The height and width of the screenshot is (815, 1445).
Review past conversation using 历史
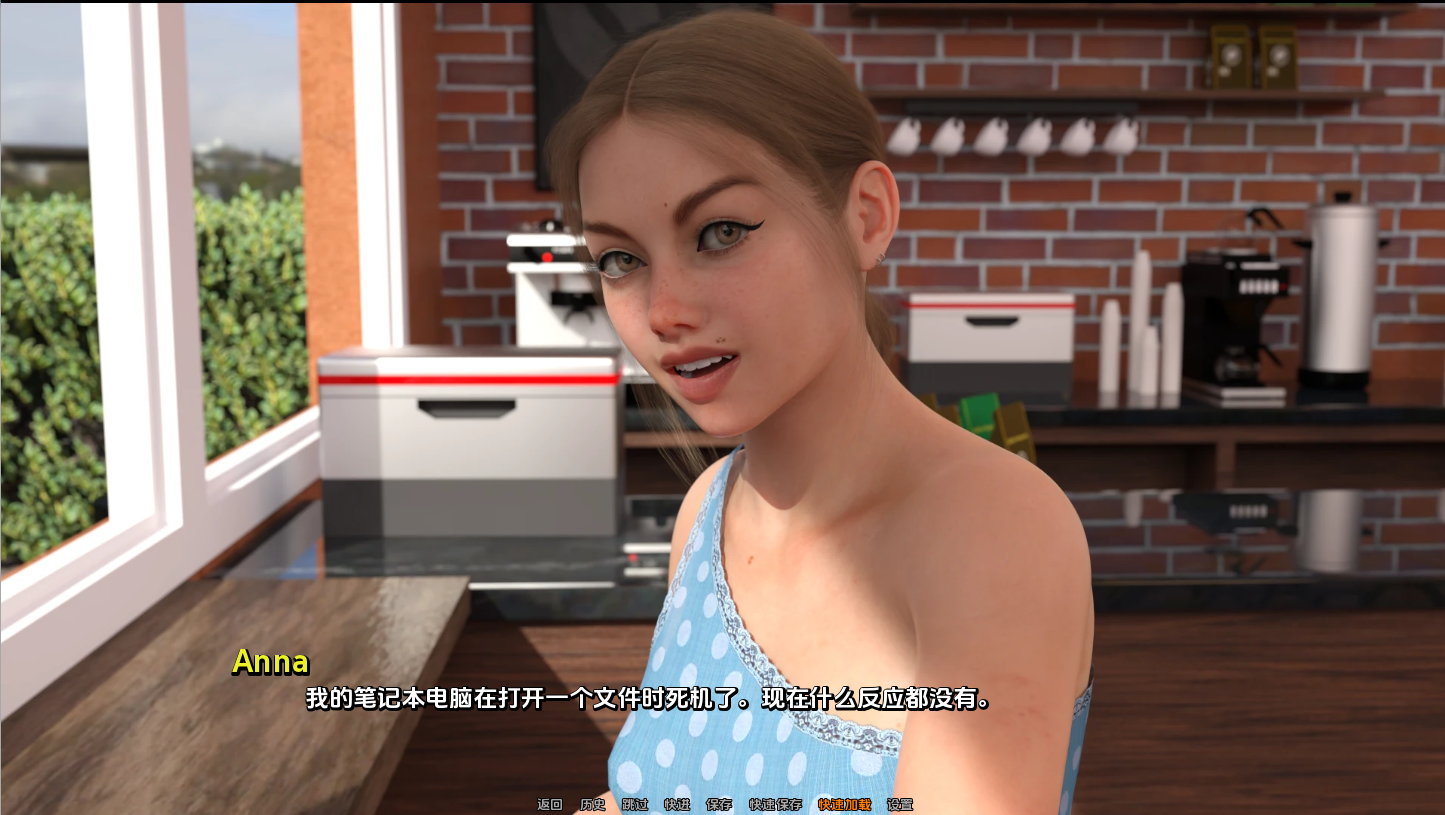coord(591,804)
